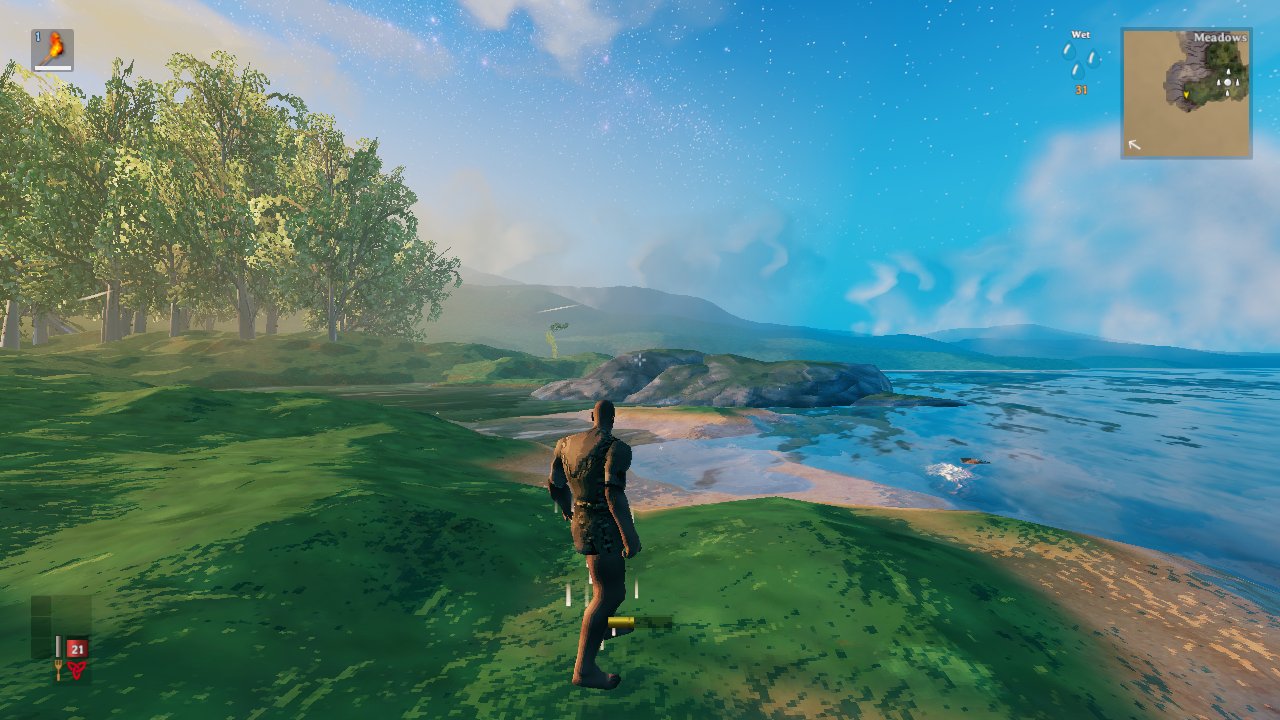
Task: Open the Meadows minimap
Action: (x=1186, y=93)
